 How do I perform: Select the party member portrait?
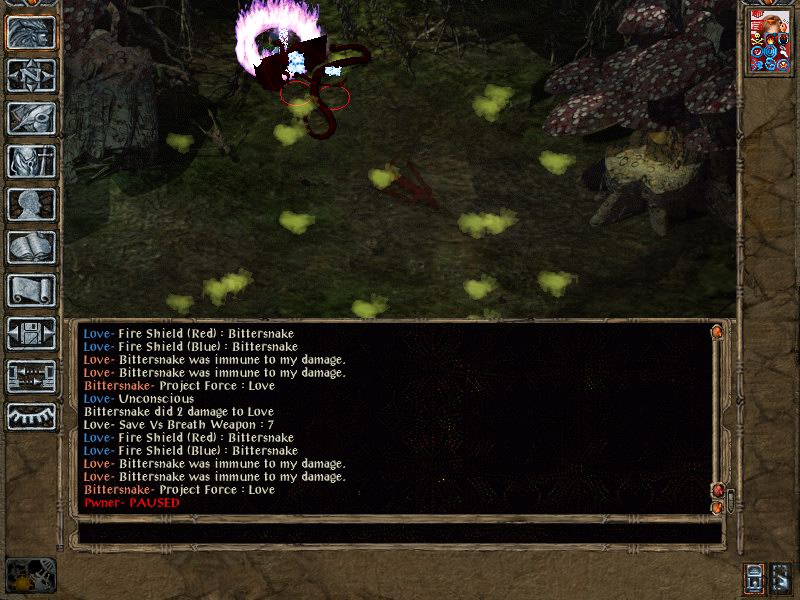(770, 41)
